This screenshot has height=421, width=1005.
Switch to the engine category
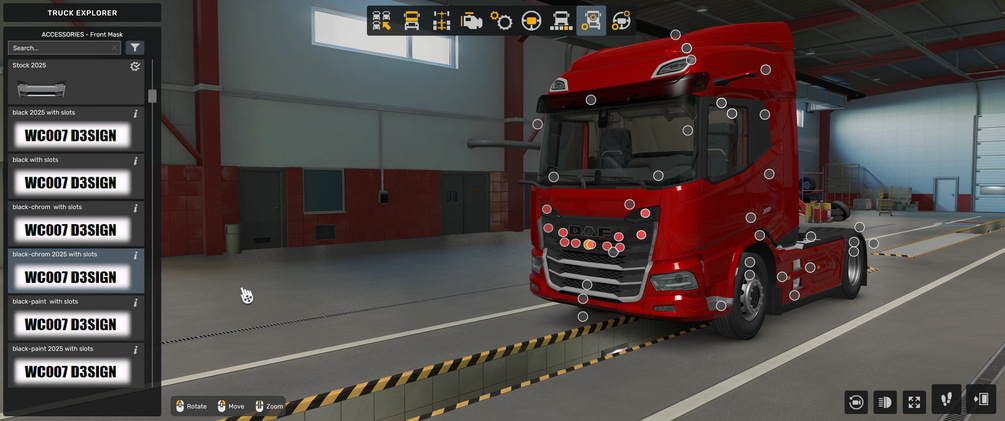point(471,20)
